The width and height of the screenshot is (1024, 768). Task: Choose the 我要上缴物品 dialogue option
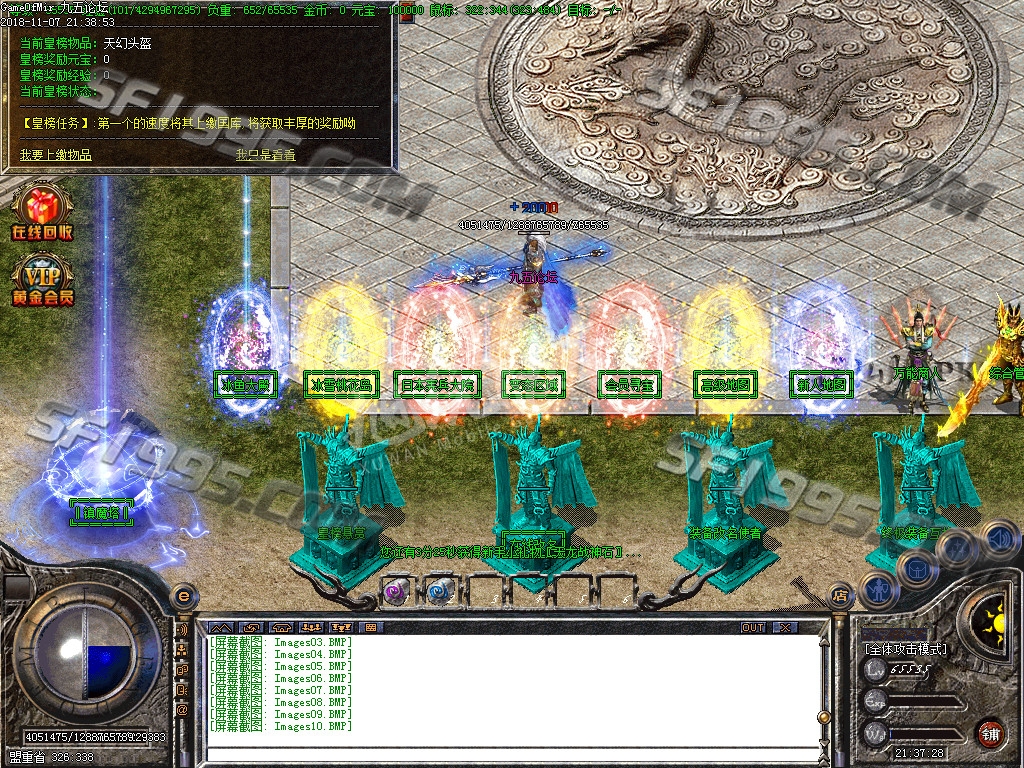56,155
